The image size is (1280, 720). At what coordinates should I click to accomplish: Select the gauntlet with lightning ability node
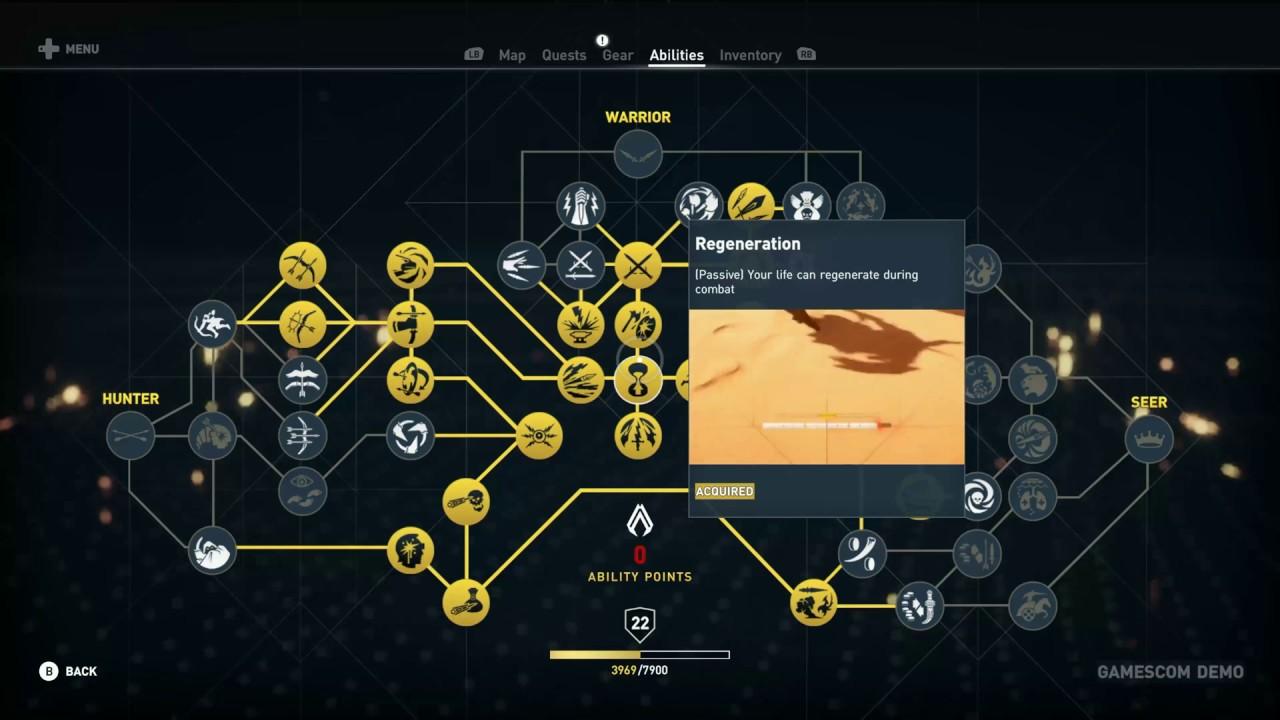coord(580,206)
